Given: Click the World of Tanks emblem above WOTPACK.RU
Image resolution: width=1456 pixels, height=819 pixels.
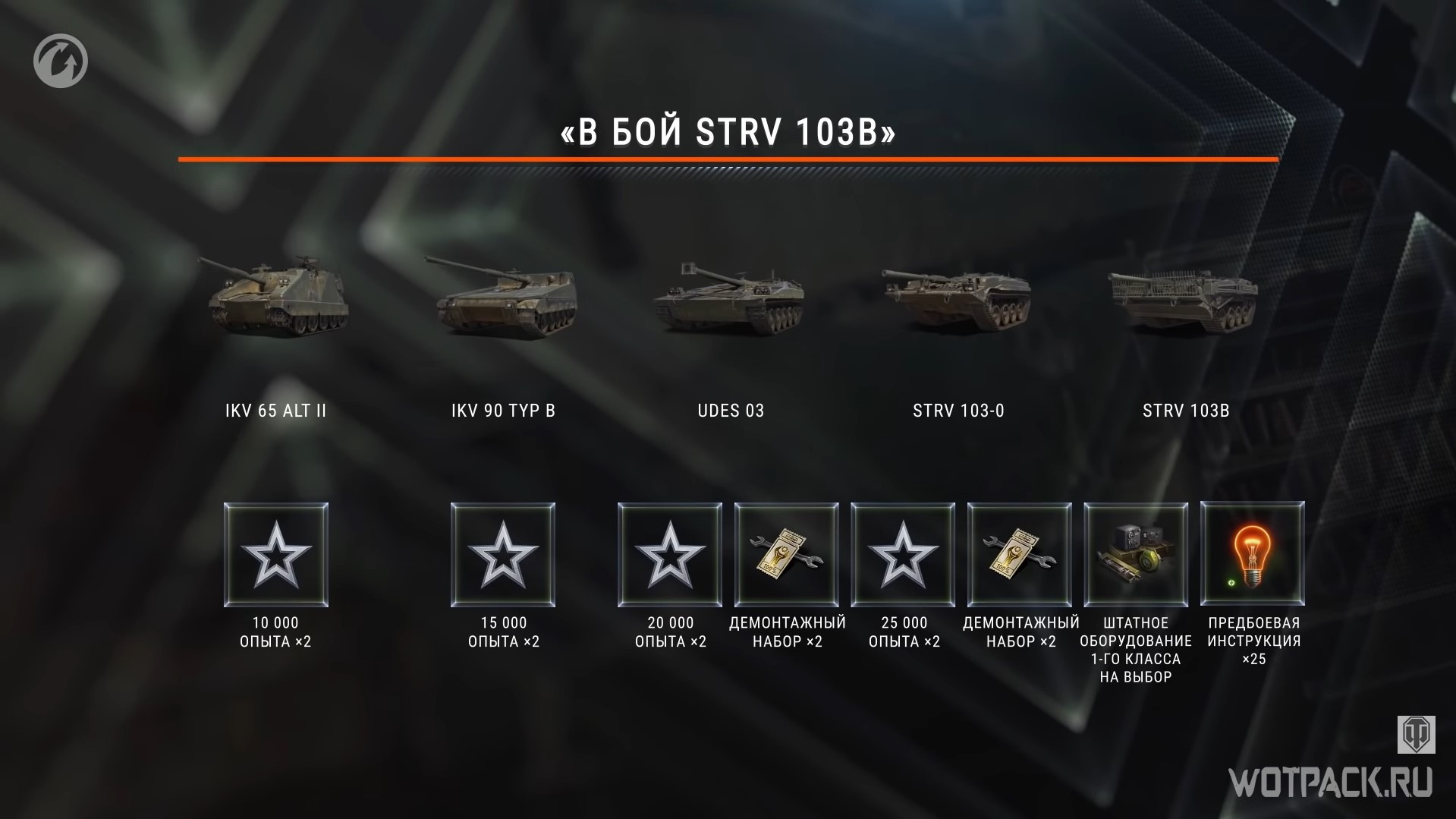Looking at the screenshot, I should 1416,733.
